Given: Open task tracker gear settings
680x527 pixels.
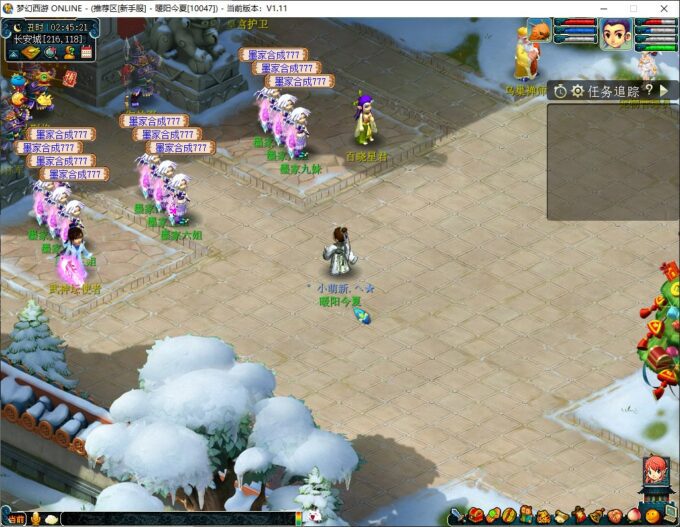Looking at the screenshot, I should (x=577, y=91).
